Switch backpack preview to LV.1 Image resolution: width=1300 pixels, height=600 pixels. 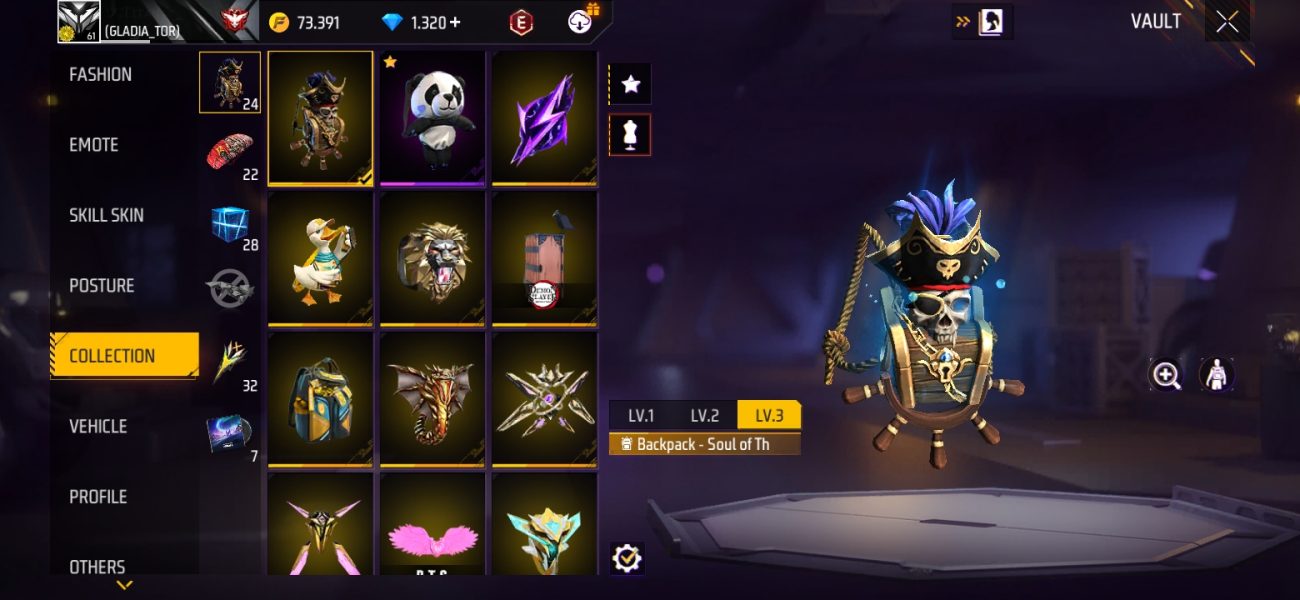click(641, 416)
